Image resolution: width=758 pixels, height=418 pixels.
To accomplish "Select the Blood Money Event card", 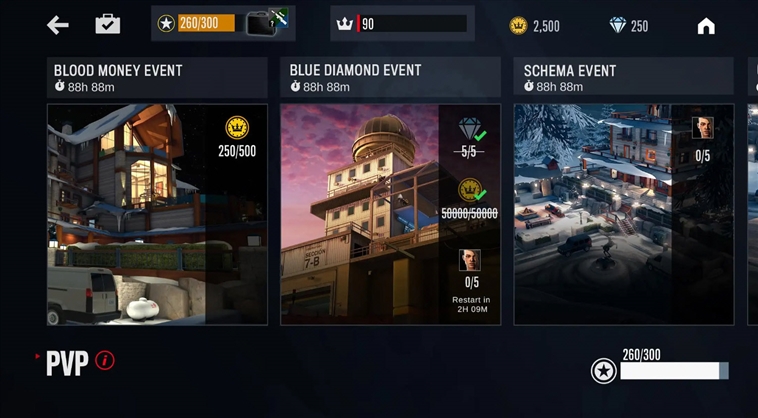I will point(157,214).
